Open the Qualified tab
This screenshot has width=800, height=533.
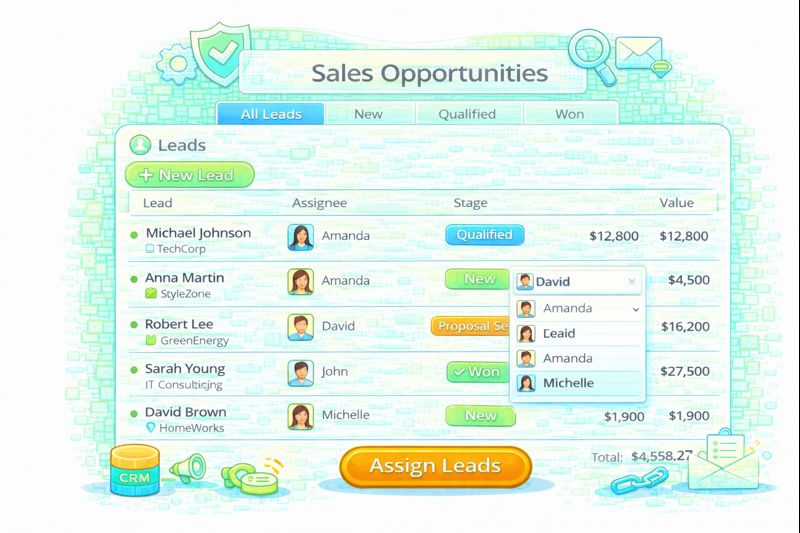tap(467, 114)
